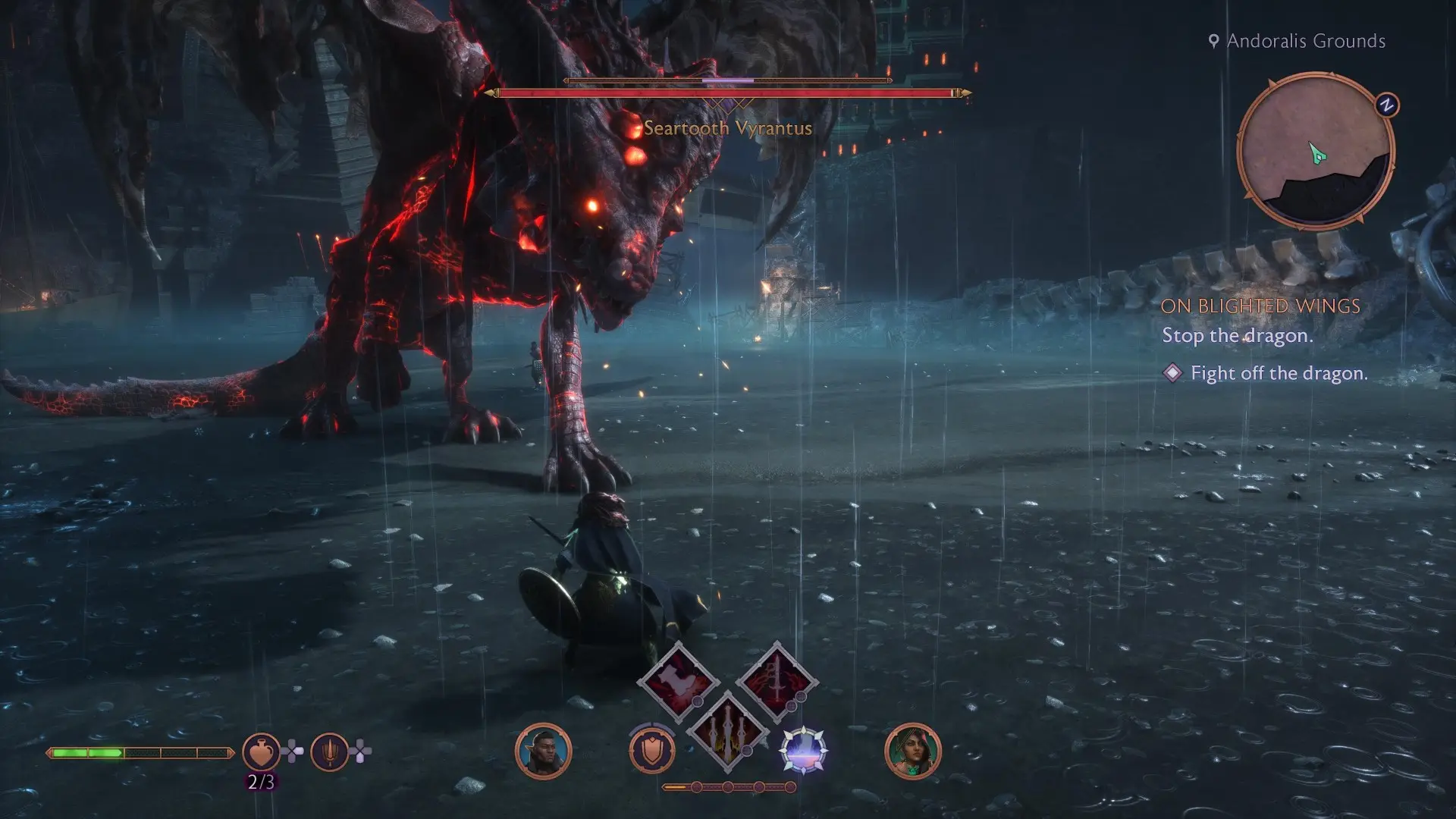Viewport: 1456px width, 819px height.
Task: Use the healing potion flask icon
Action: tap(260, 752)
